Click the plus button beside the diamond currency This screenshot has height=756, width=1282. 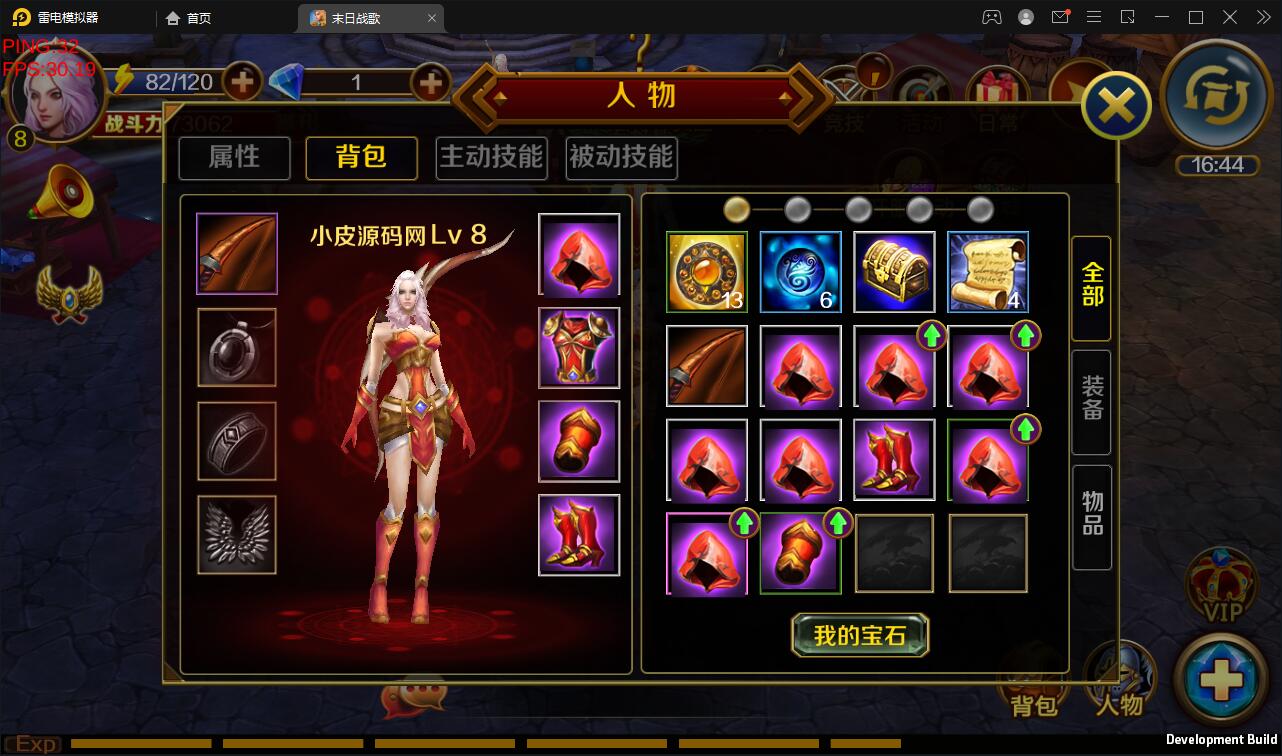point(429,82)
